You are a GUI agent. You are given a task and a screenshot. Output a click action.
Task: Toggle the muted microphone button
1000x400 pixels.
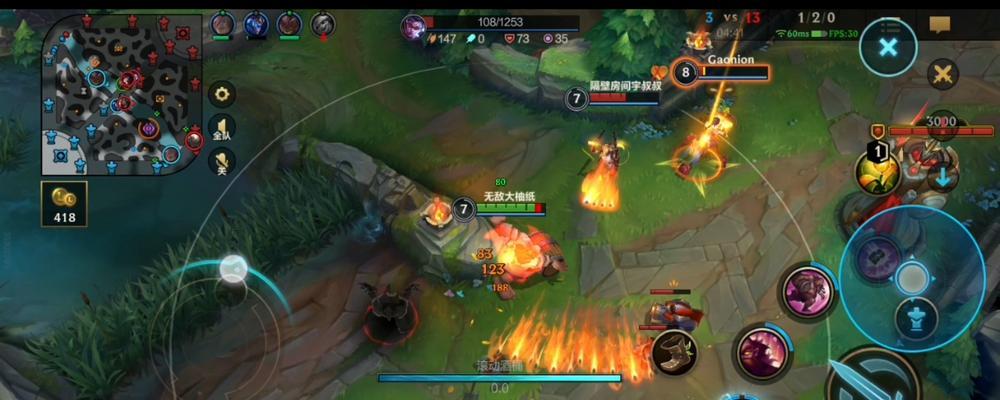(222, 161)
